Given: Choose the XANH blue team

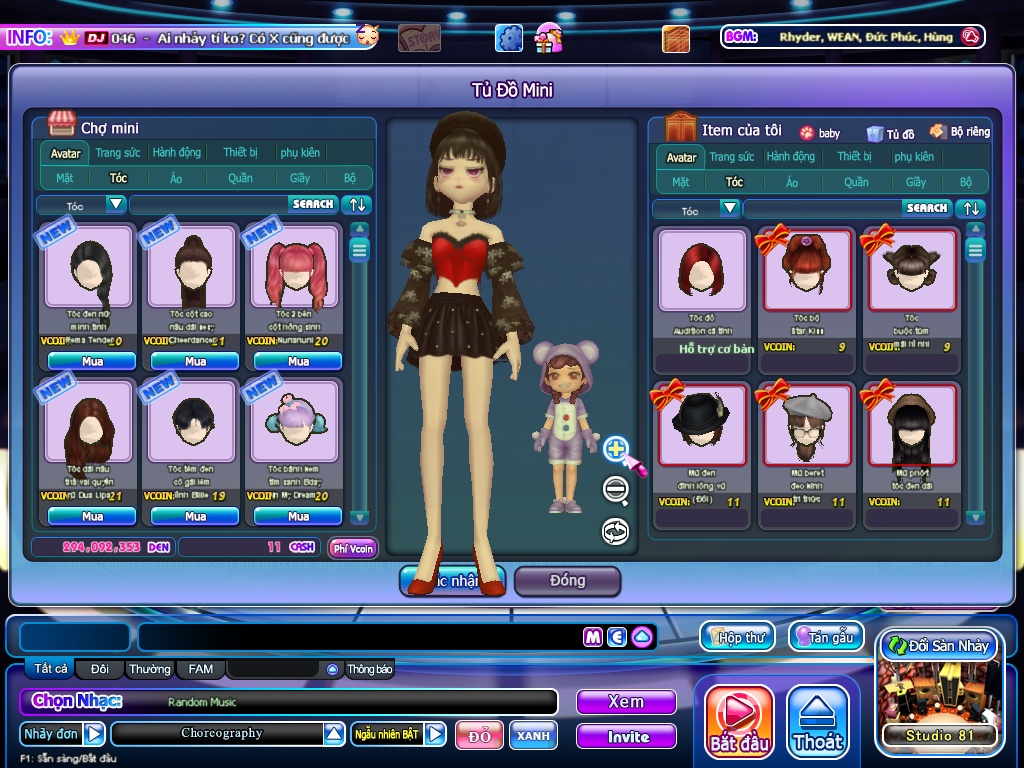Looking at the screenshot, I should pos(534,735).
